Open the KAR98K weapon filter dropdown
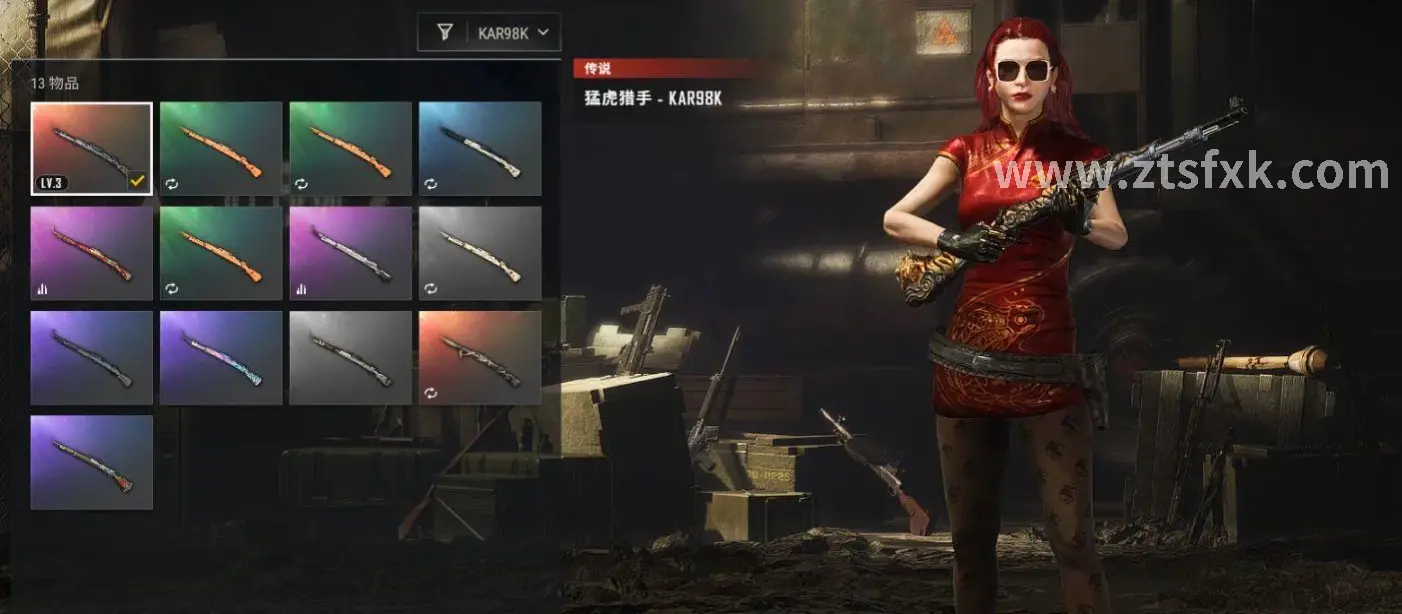 [514, 33]
